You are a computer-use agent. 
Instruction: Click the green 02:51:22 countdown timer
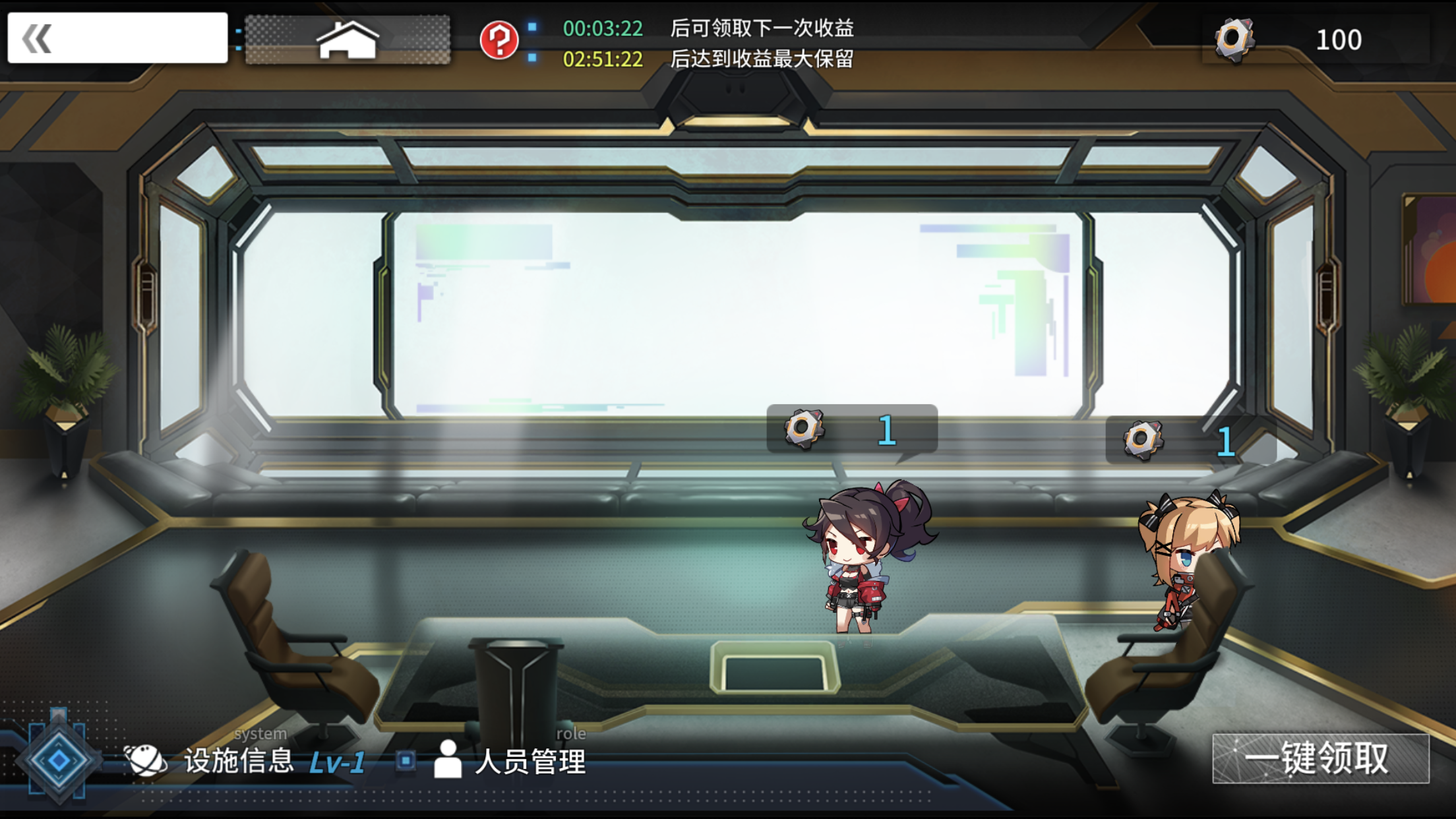coord(604,59)
